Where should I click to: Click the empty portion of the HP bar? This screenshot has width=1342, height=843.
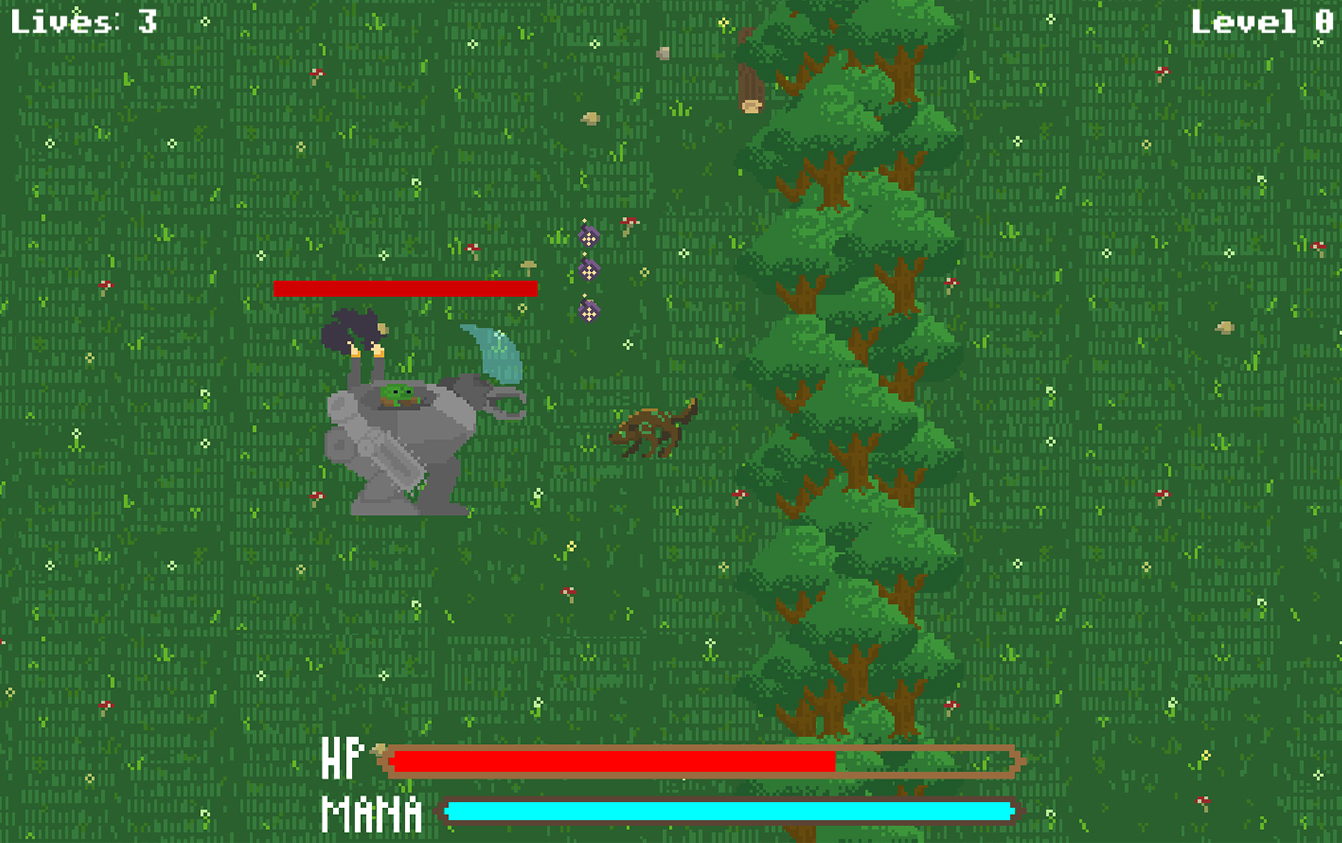(x=925, y=762)
